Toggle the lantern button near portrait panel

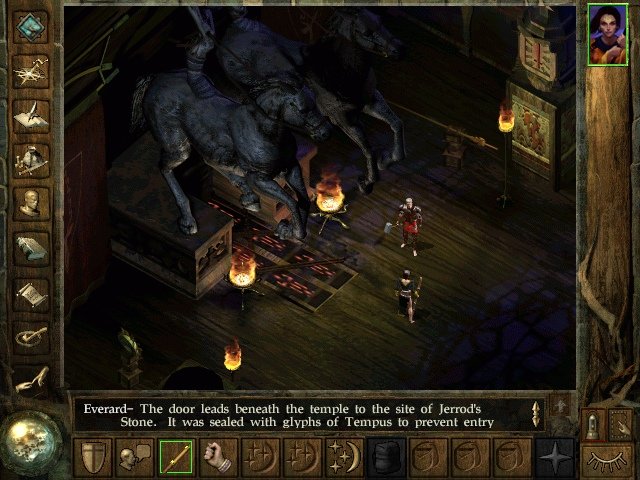[x=593, y=424]
